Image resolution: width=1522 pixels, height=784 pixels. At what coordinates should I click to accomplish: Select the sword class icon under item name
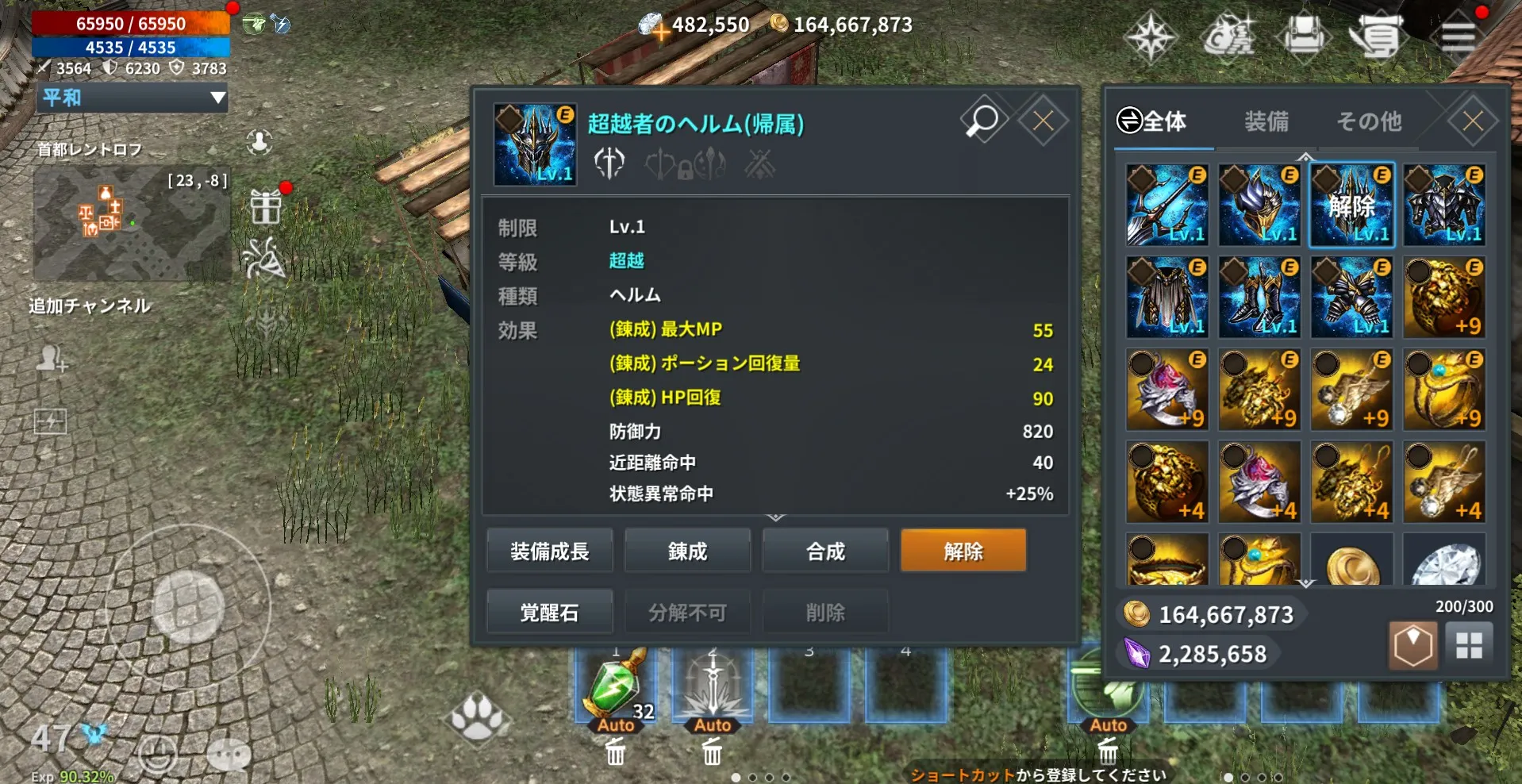coord(609,164)
